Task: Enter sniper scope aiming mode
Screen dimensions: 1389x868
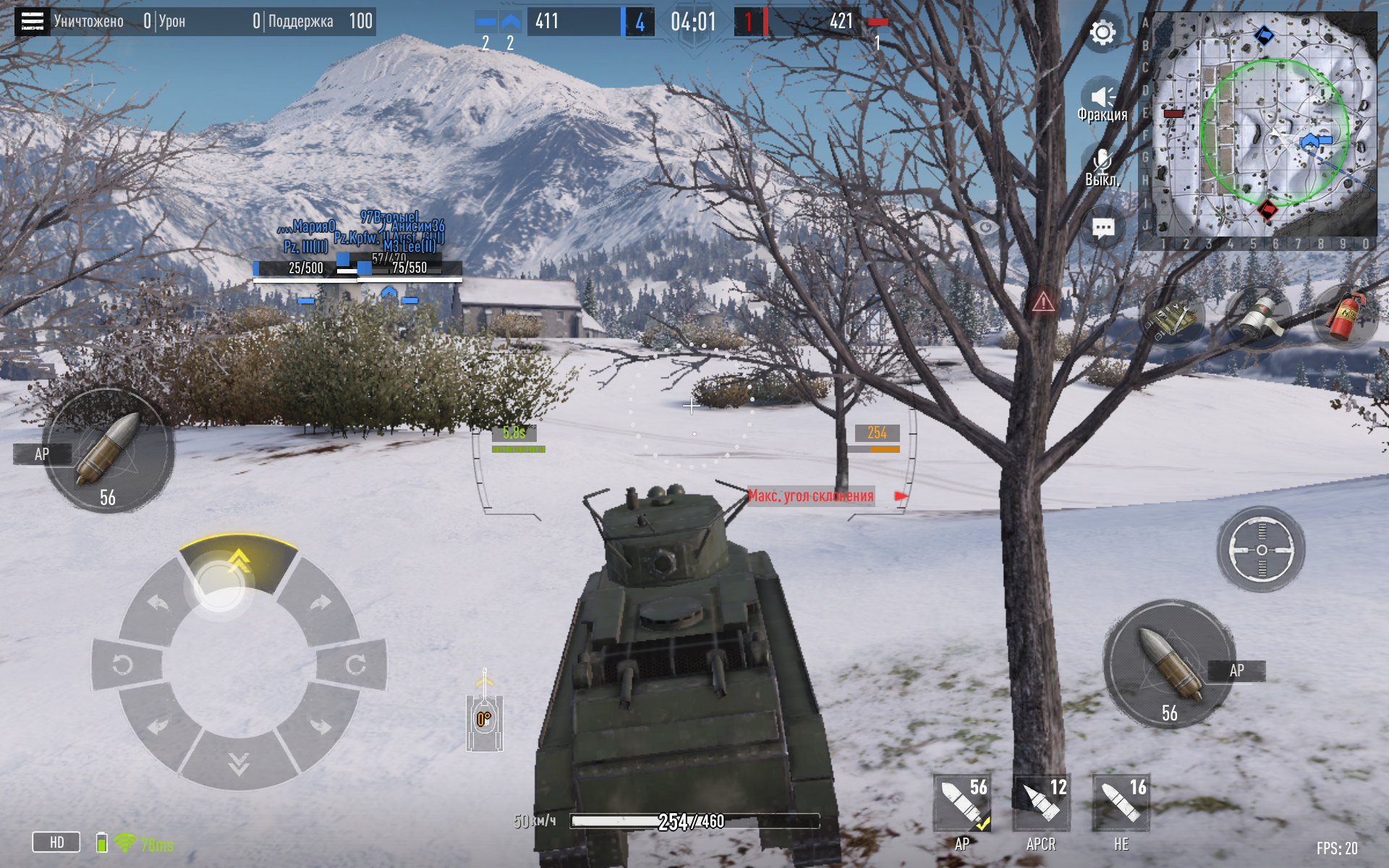Action: 1261,550
